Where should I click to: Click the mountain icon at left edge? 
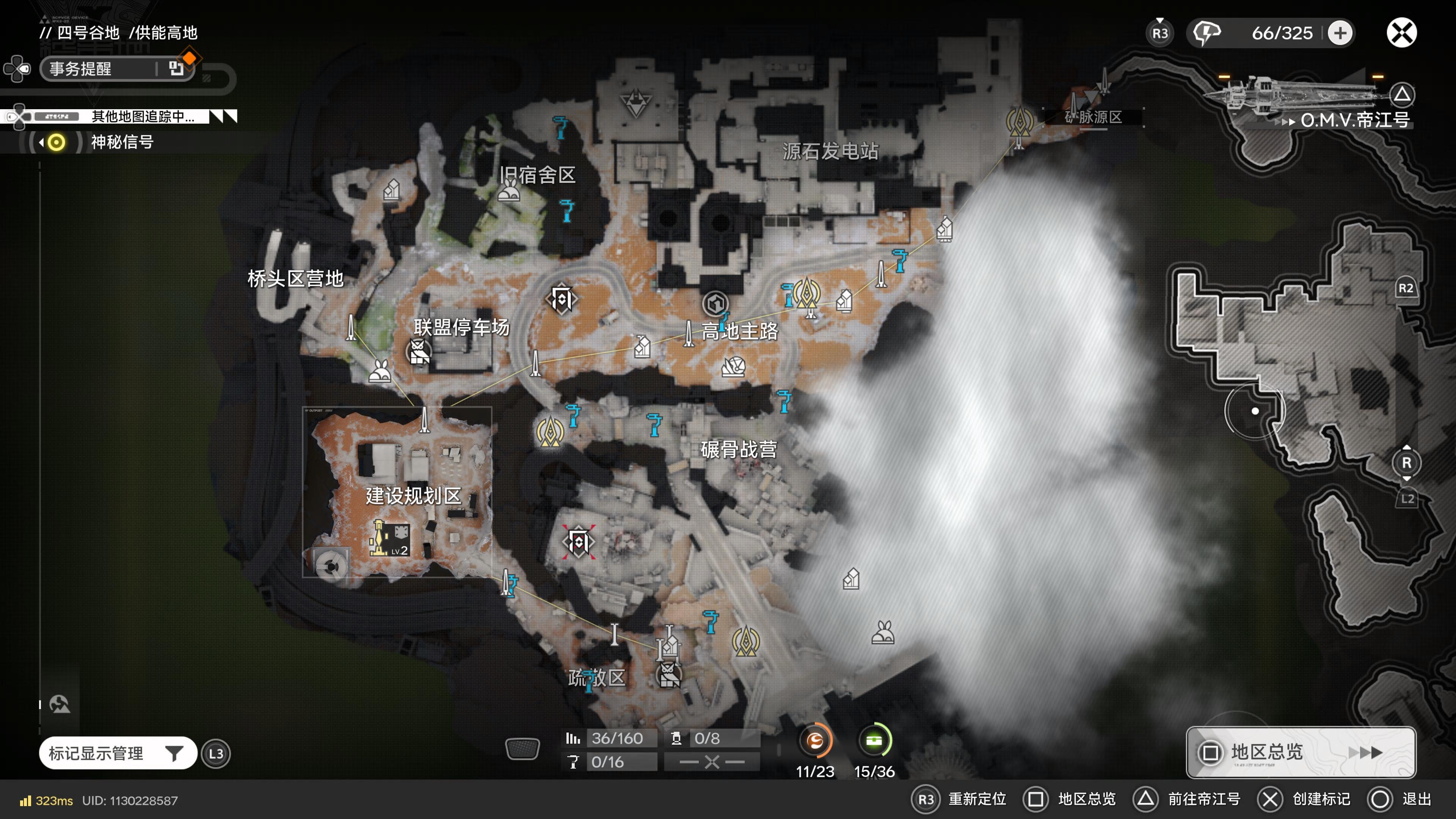[60, 704]
